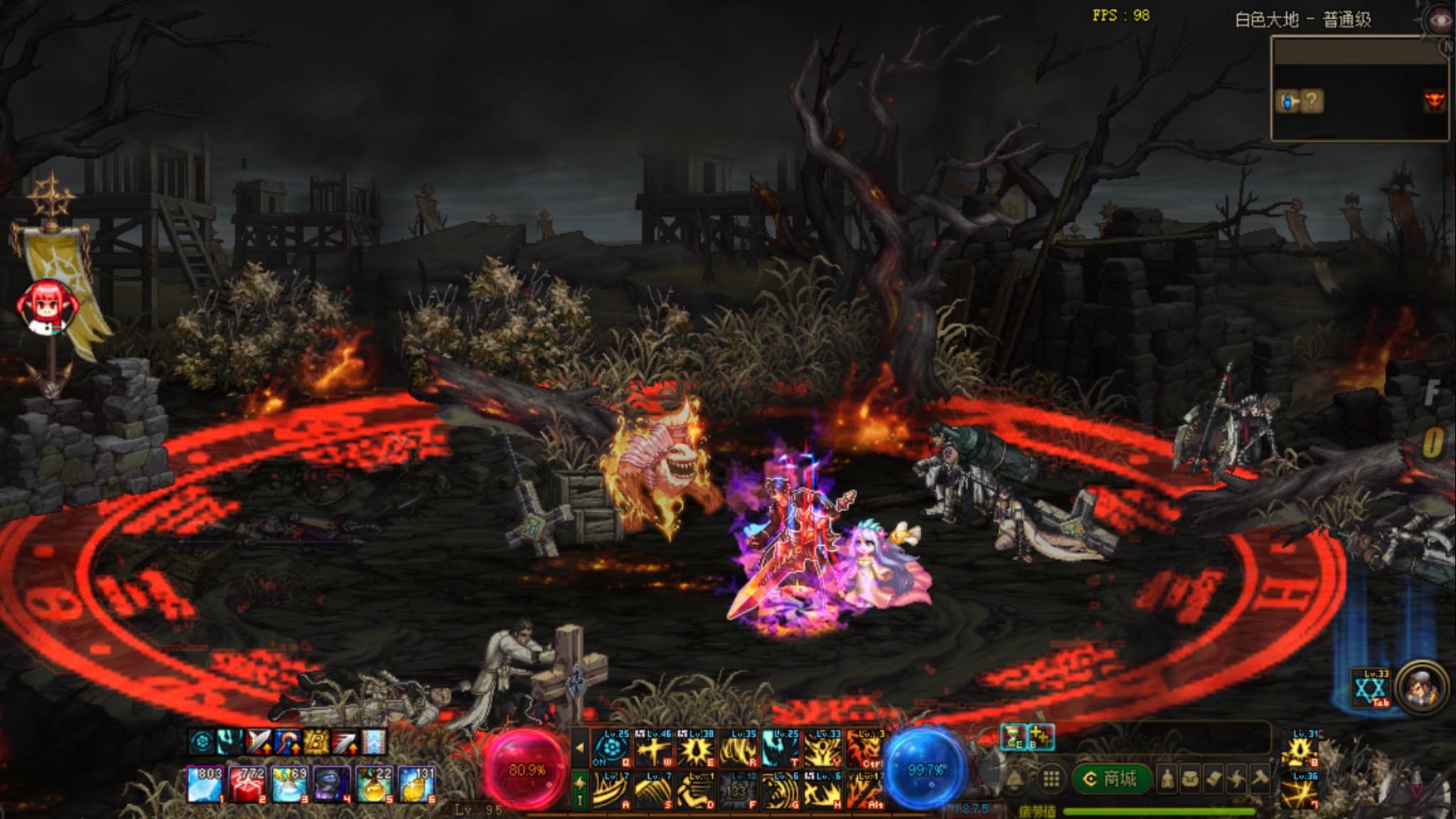The width and height of the screenshot is (1456, 819).
Task: Open the hammer icon in the menu row
Action: point(1259,779)
